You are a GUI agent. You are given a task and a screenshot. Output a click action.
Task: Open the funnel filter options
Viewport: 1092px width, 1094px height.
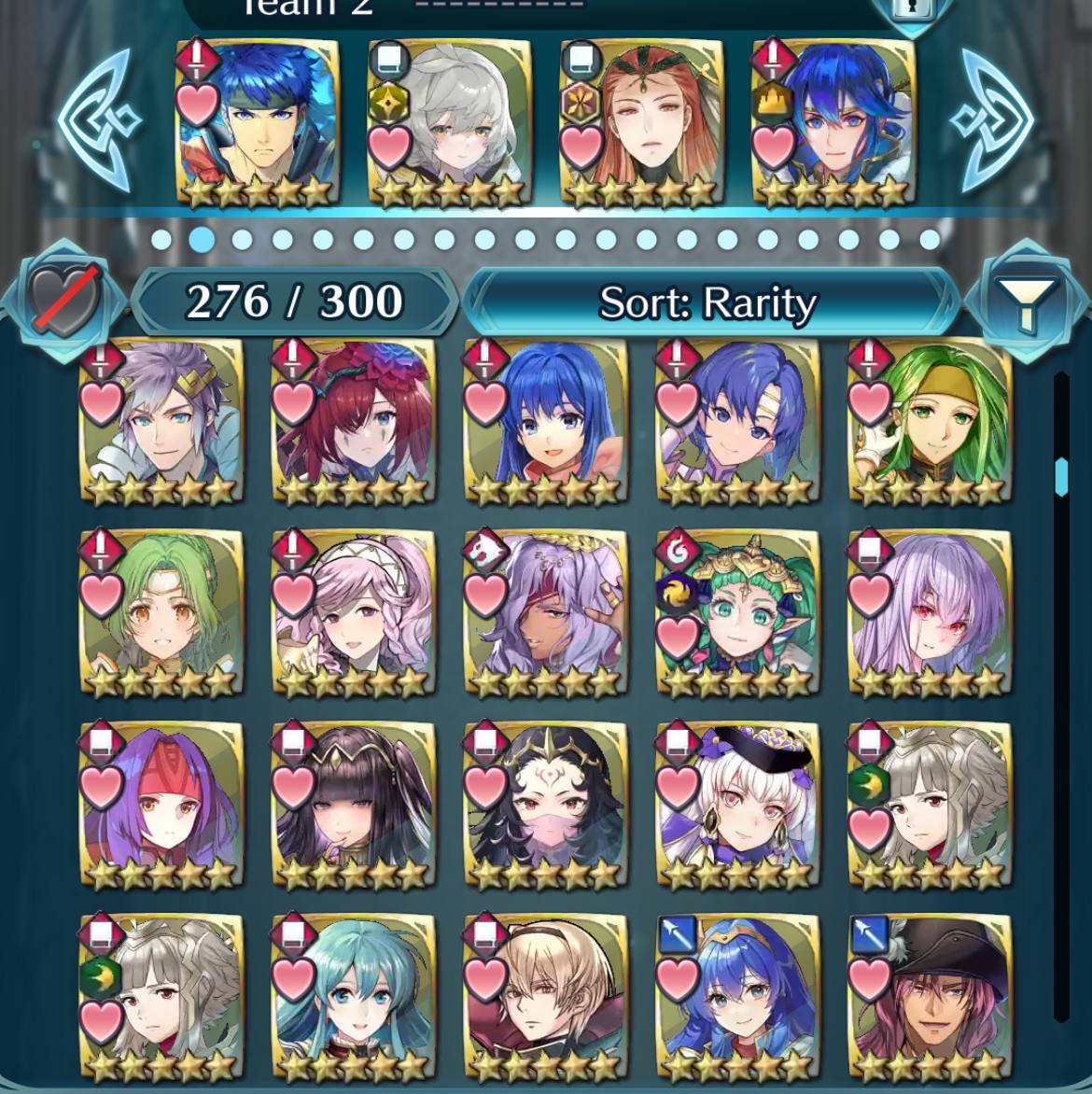tap(1027, 301)
